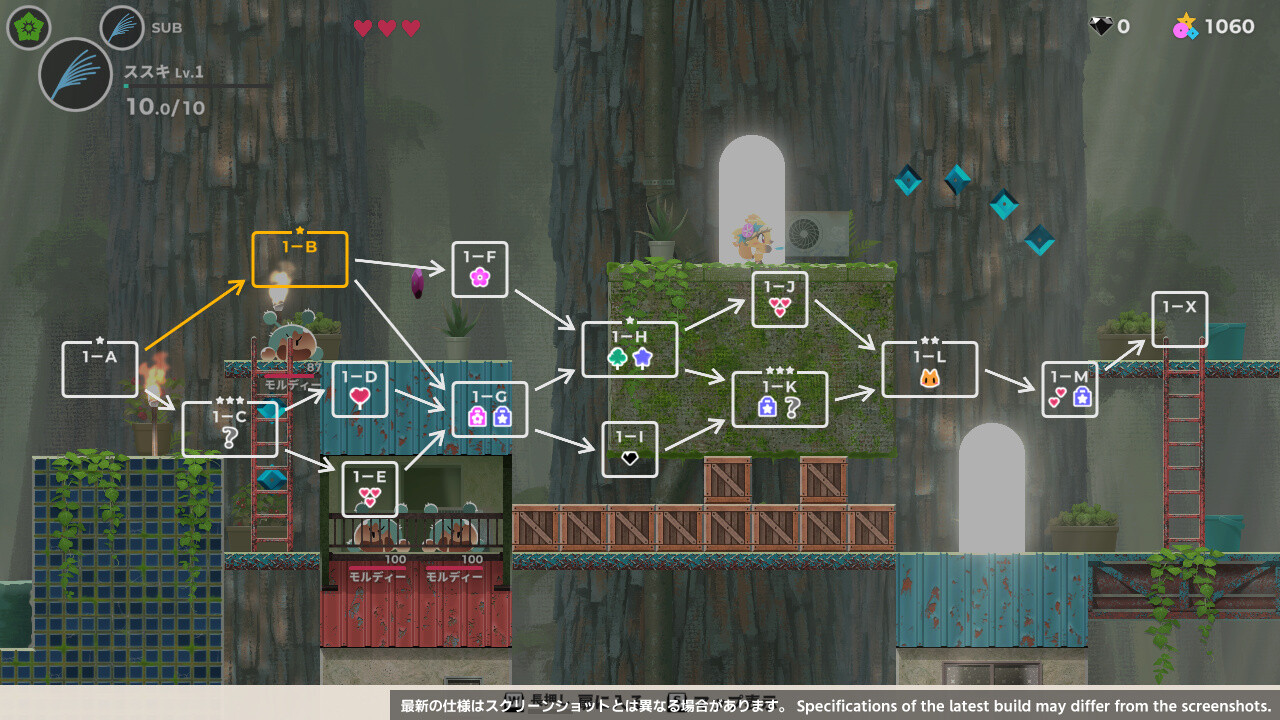Select the SUB weapon feather icon

pos(122,28)
